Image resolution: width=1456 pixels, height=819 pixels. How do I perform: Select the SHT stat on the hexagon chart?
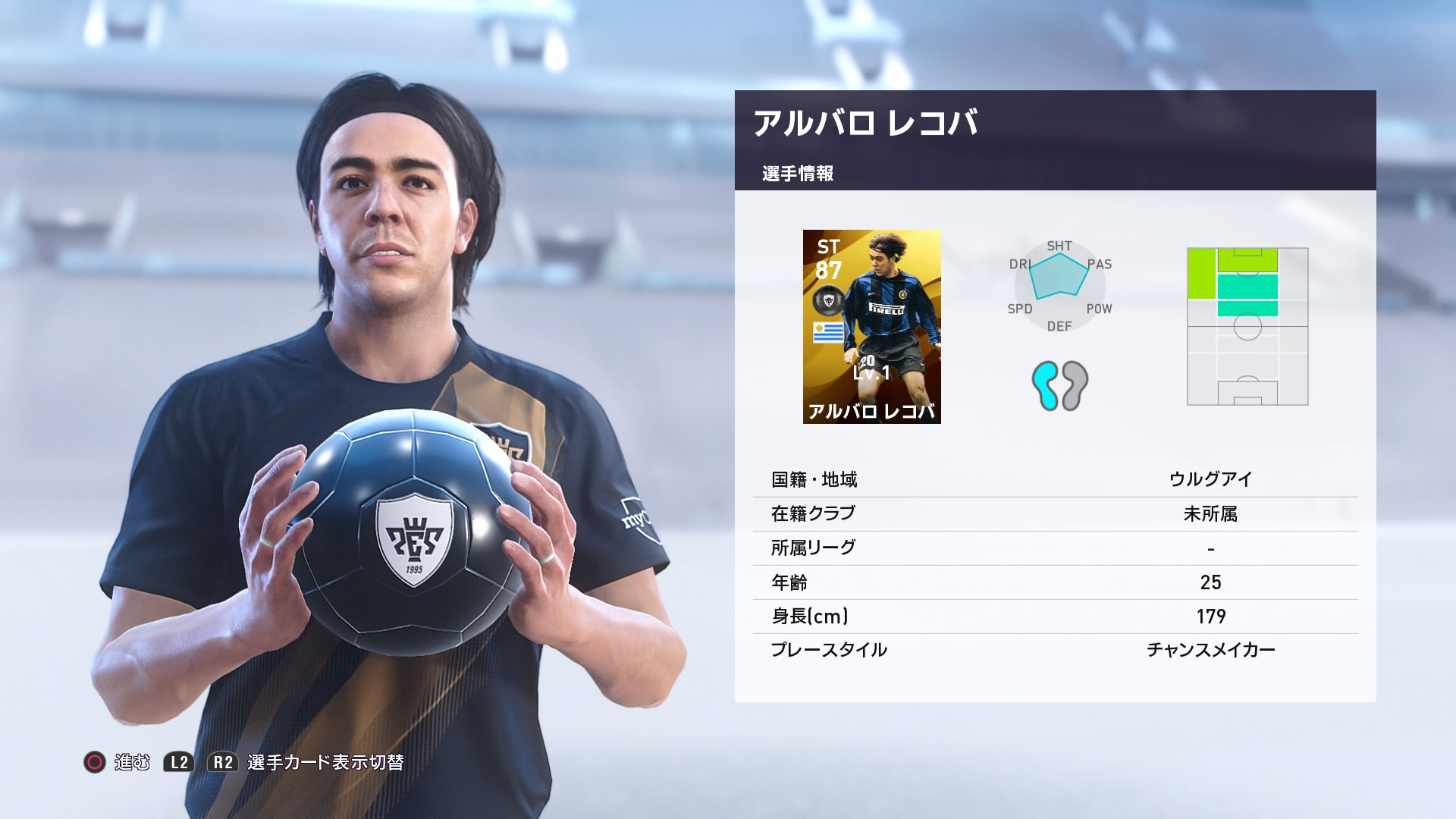pyautogui.click(x=1060, y=246)
